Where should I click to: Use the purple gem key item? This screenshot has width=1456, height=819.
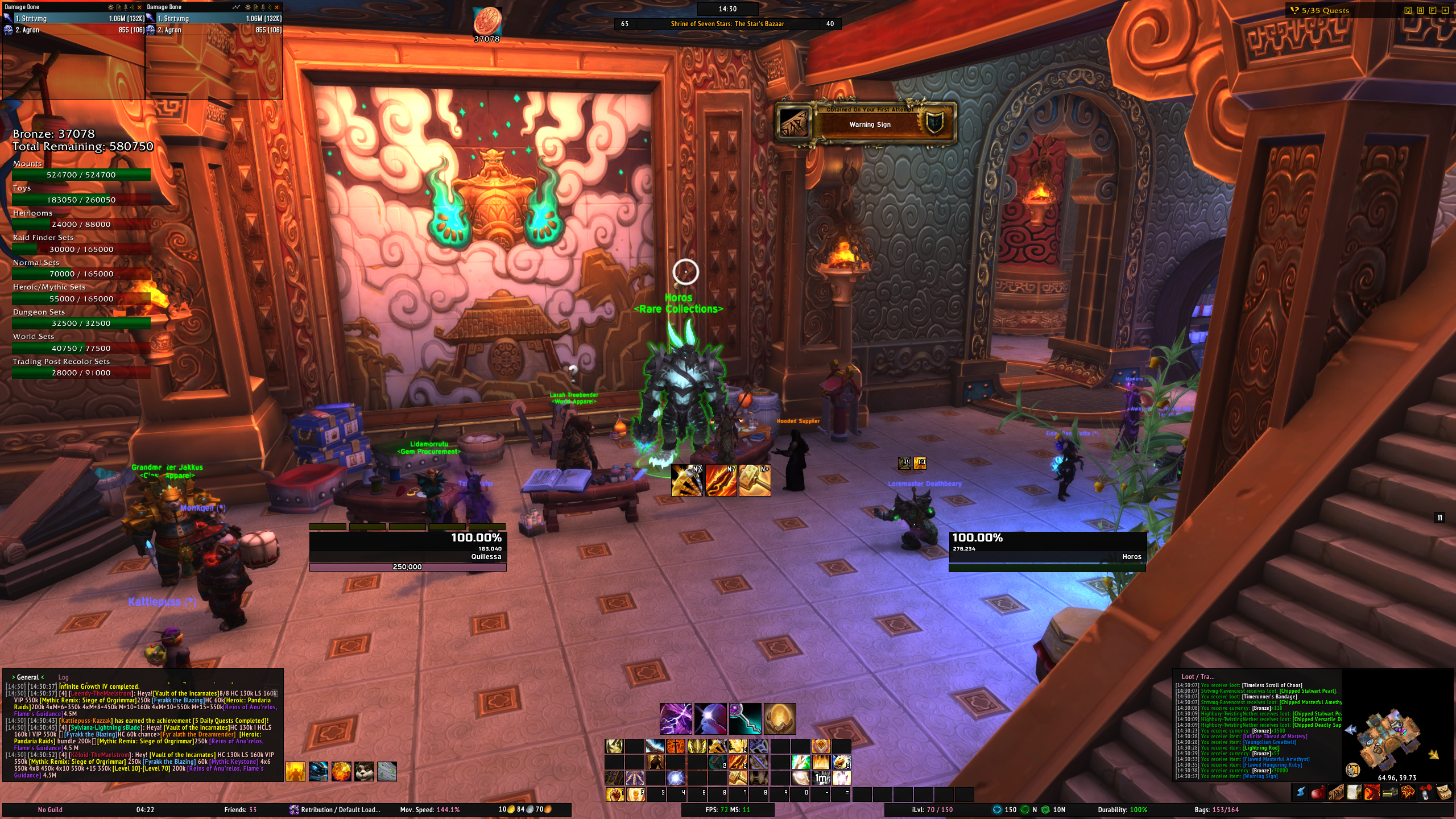coord(744,718)
